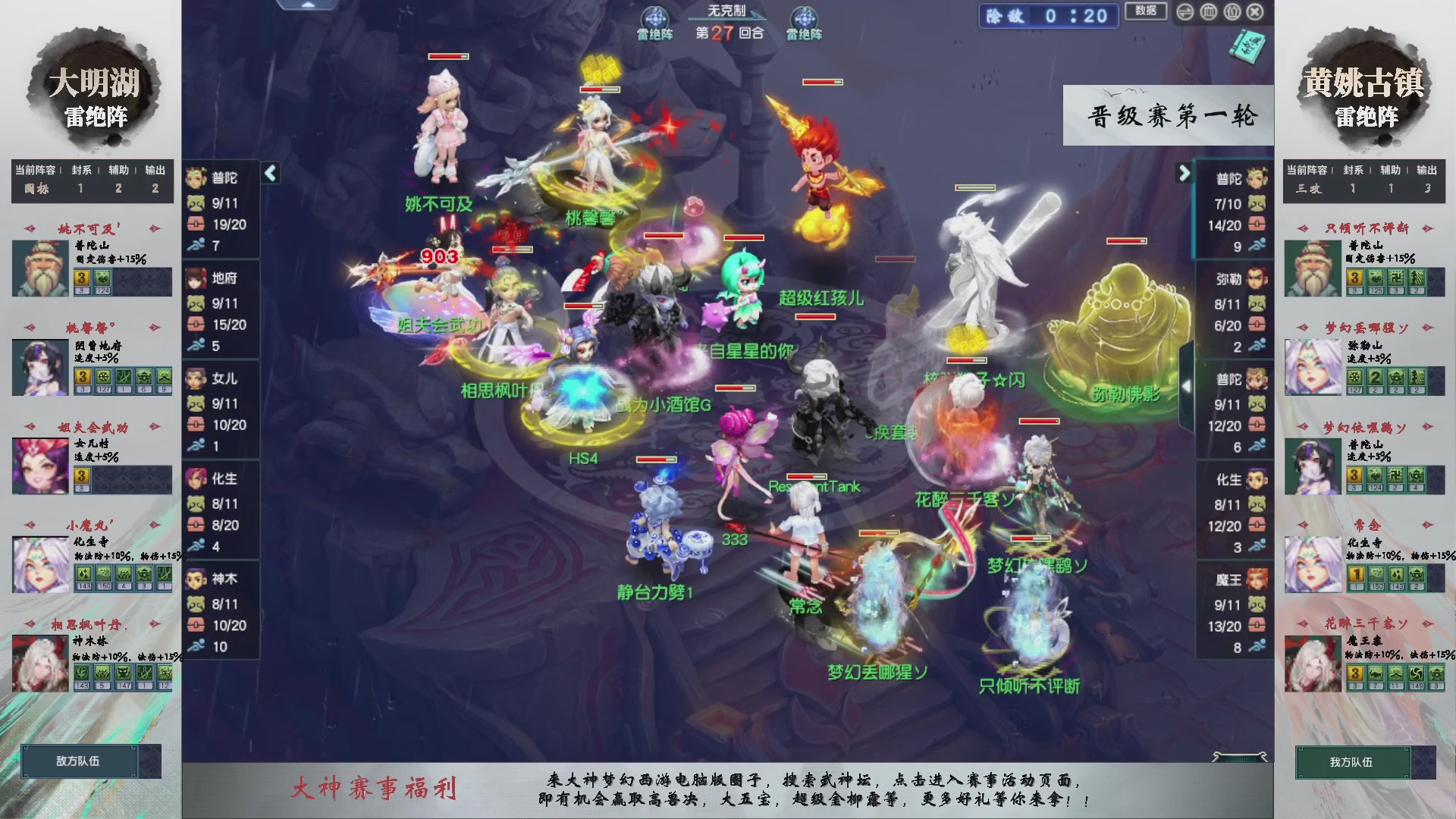The height and width of the screenshot is (819, 1456).
Task: Click the 姚不可及 portrait in far-left player card
Action: pyautogui.click(x=39, y=267)
